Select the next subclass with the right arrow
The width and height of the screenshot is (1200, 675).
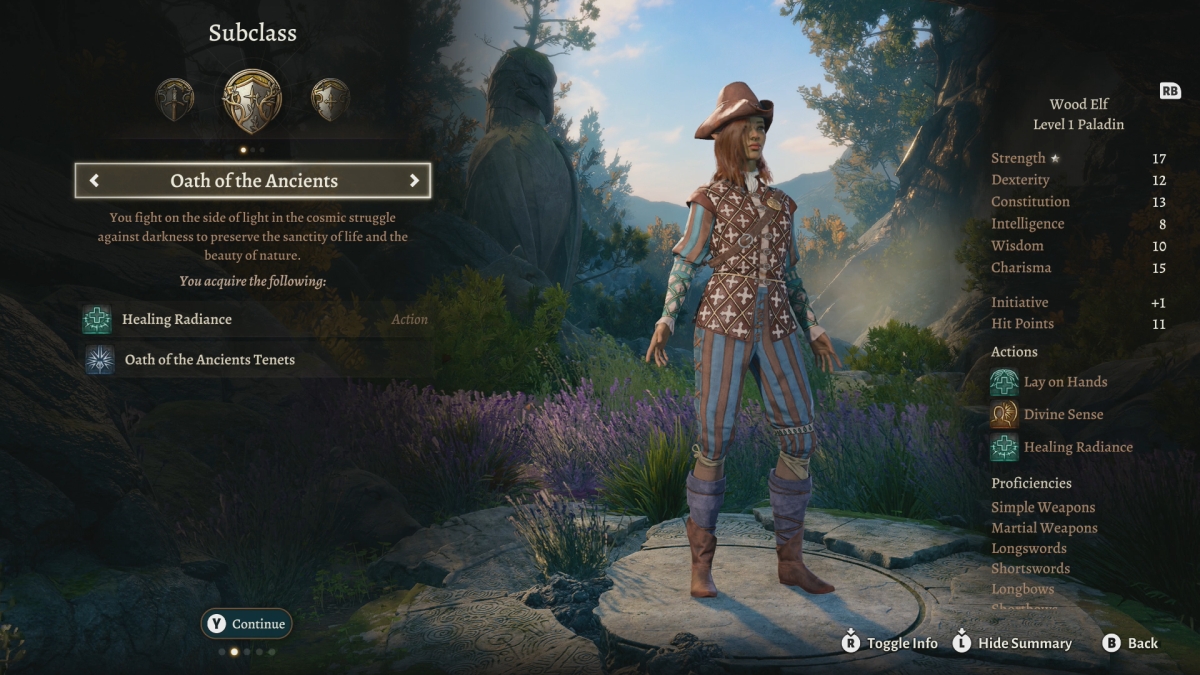414,181
